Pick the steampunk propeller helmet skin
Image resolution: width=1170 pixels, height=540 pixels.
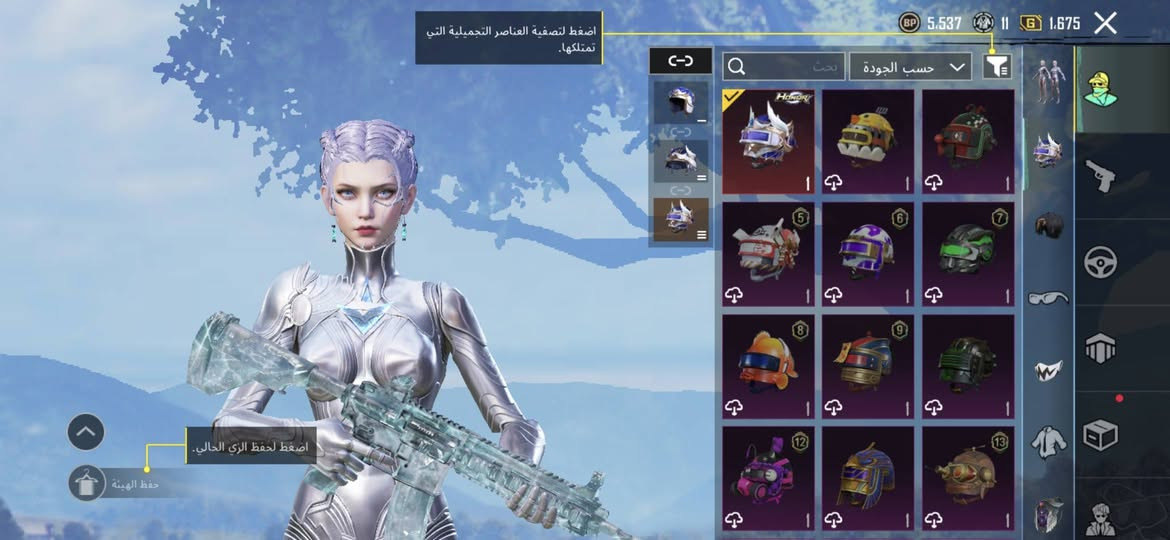coord(968,477)
